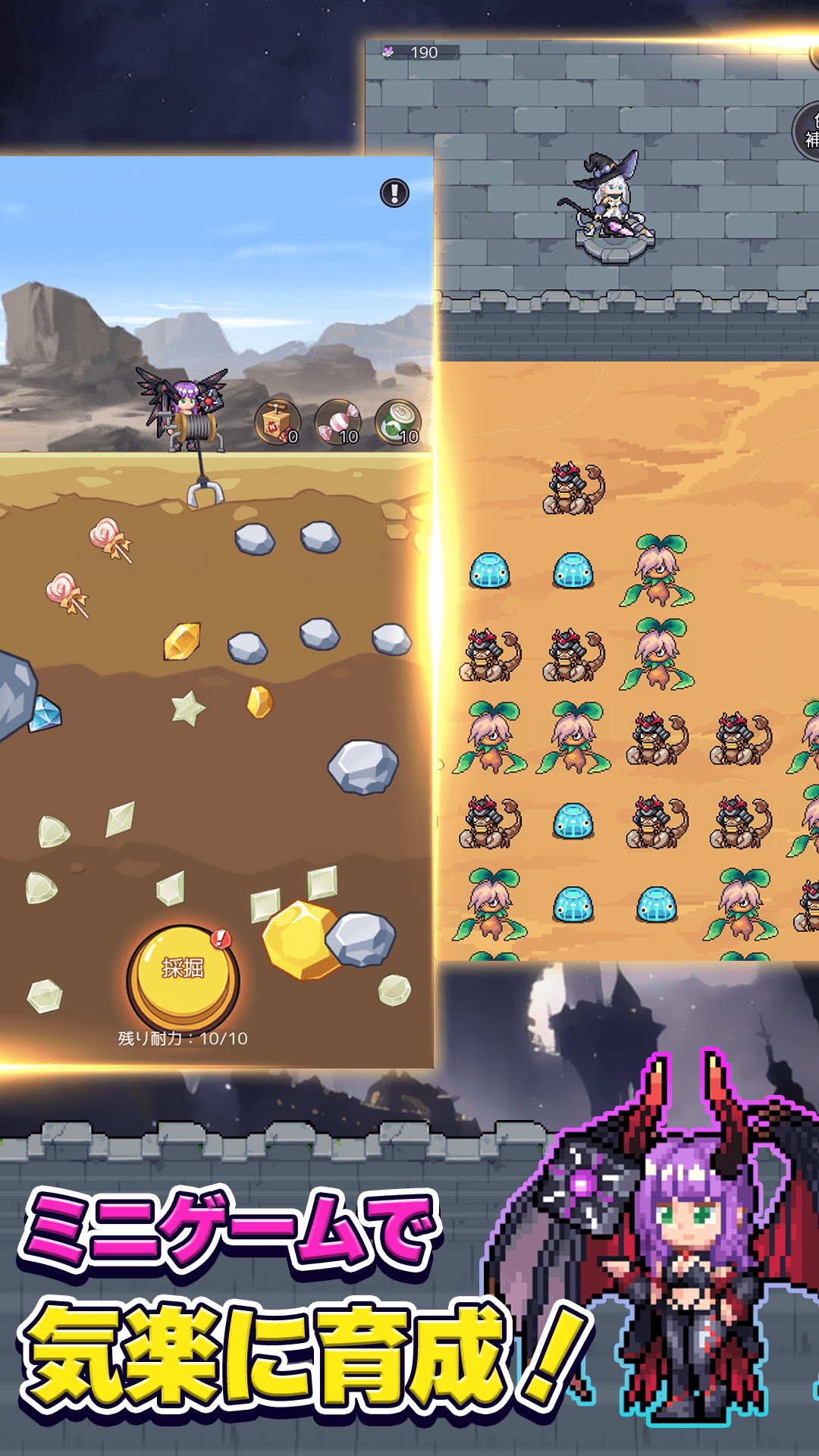Use the dynamite box item
819x1456 pixels.
pos(277,422)
